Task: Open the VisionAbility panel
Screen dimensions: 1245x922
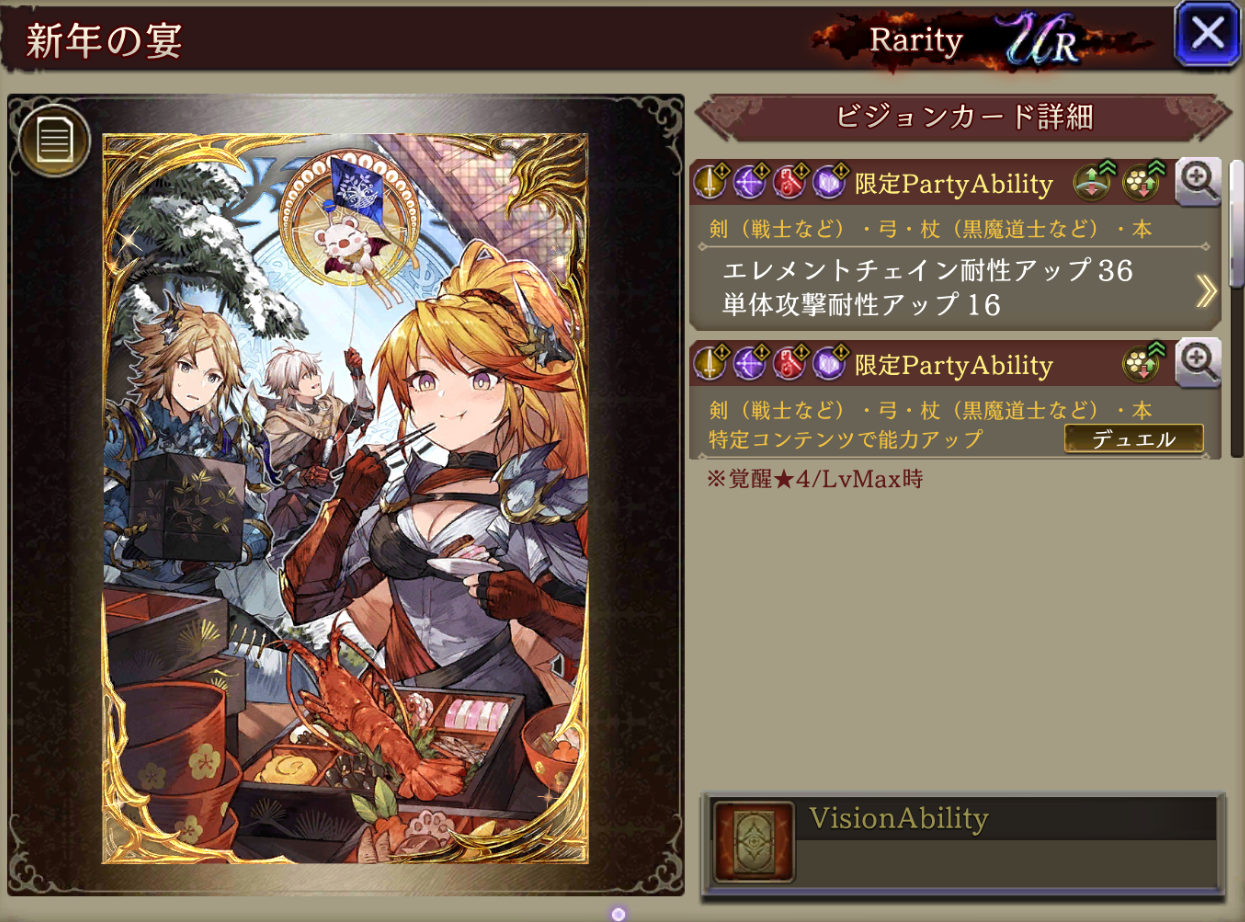Action: click(x=963, y=841)
